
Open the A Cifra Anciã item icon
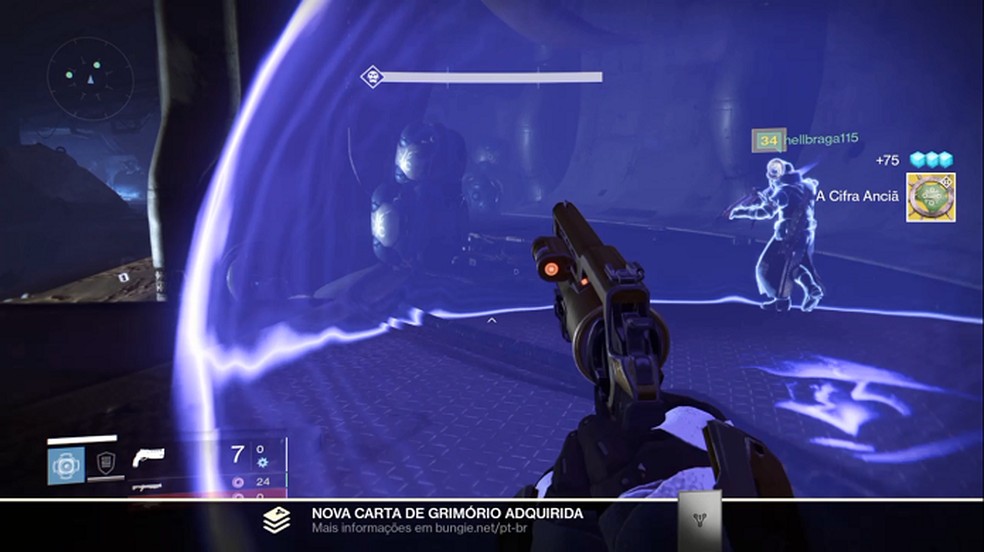coord(930,197)
